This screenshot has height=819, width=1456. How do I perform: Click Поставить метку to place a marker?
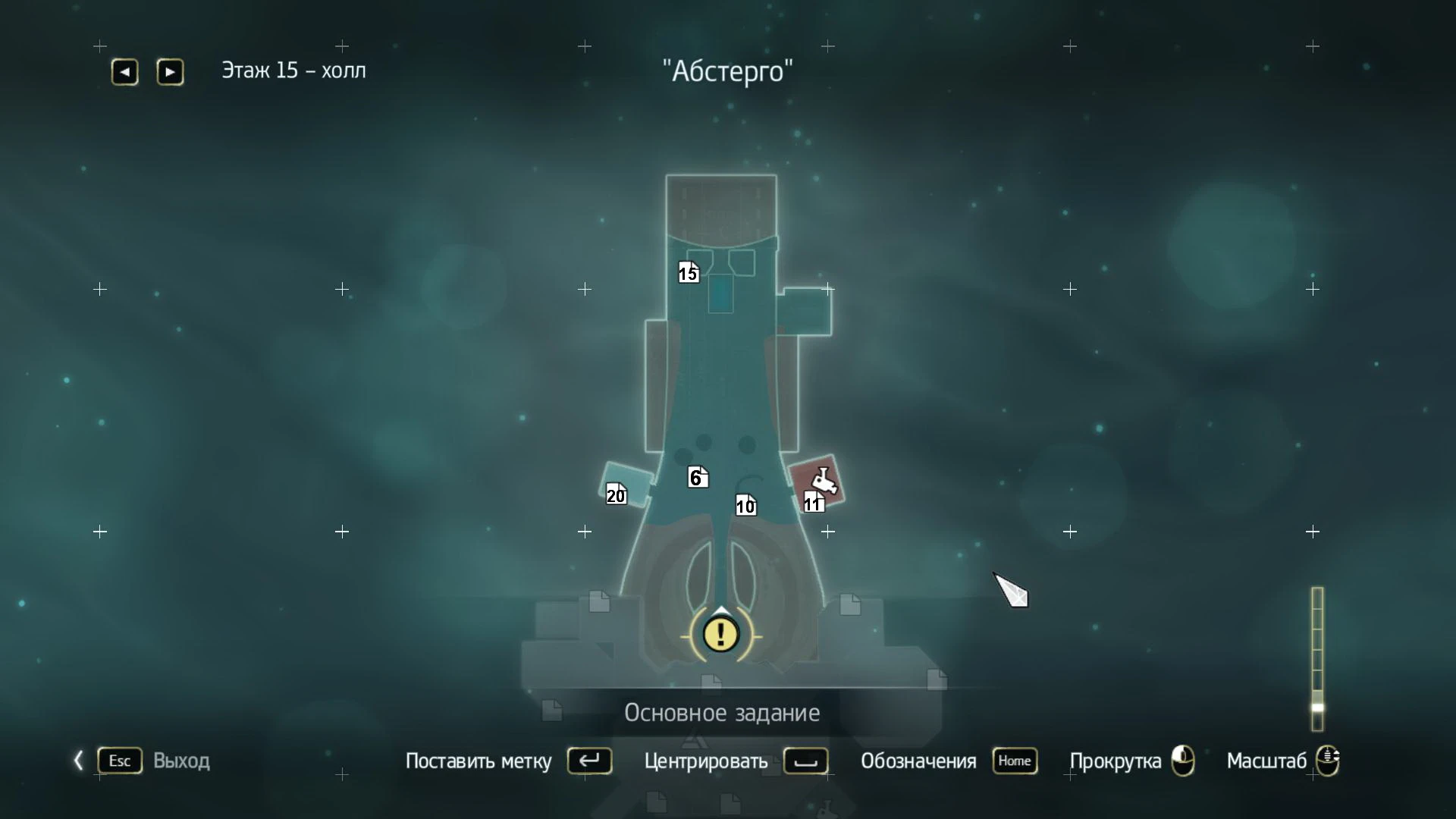click(479, 761)
